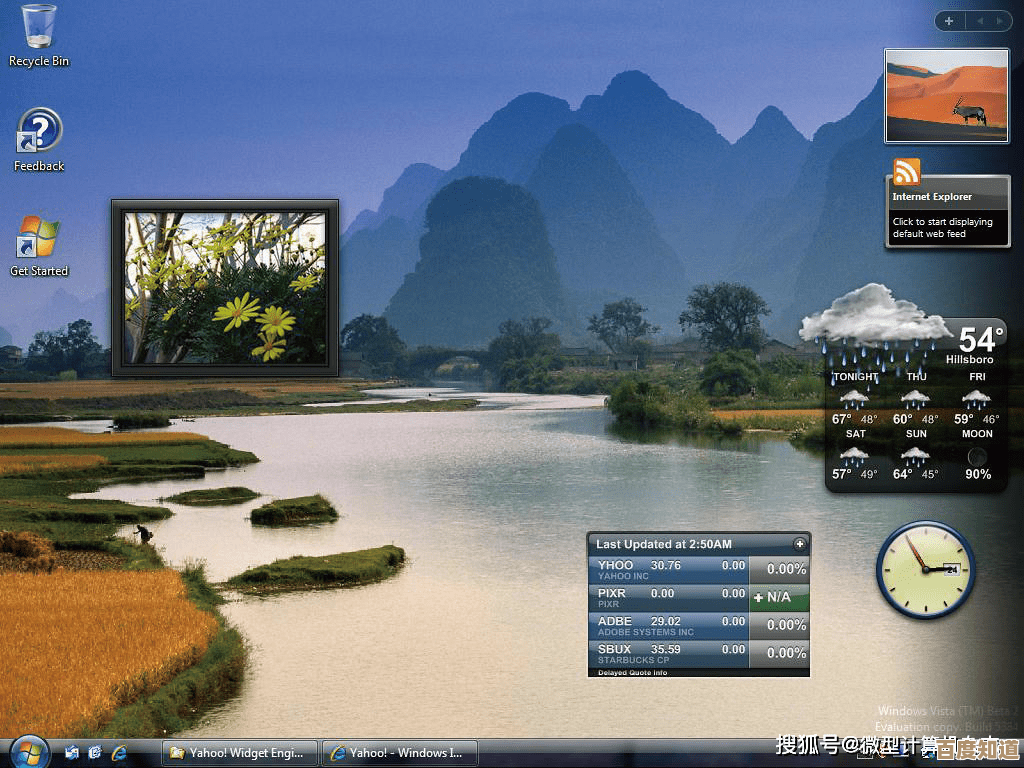
Task: Click the stock widget's plus button
Action: (799, 544)
